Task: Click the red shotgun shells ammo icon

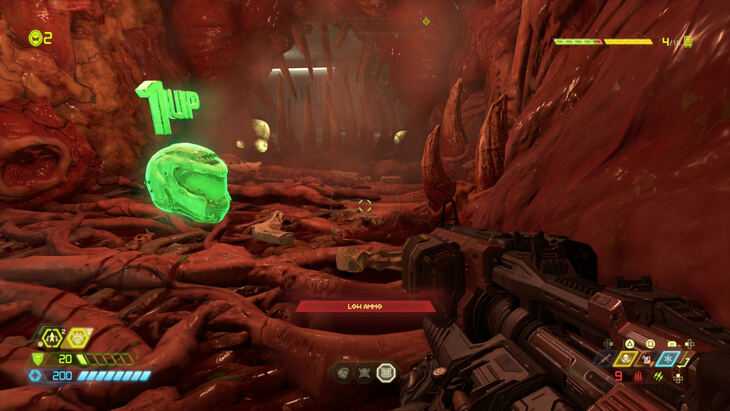Action: (637, 376)
